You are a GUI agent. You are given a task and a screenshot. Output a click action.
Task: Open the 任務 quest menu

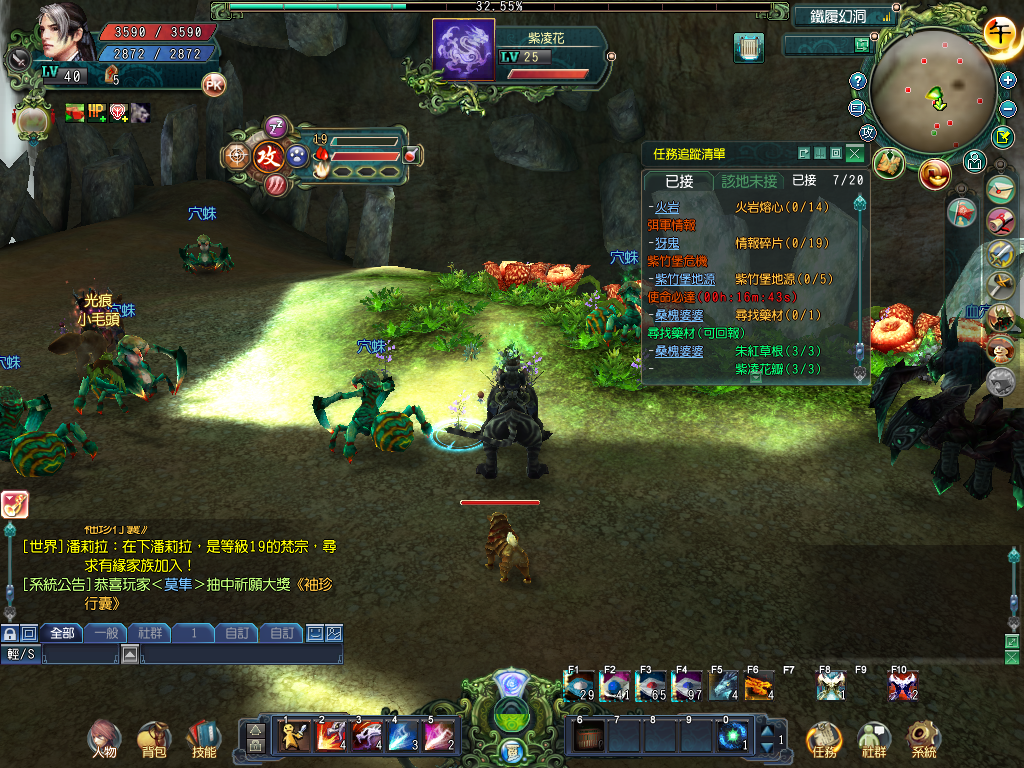[824, 737]
